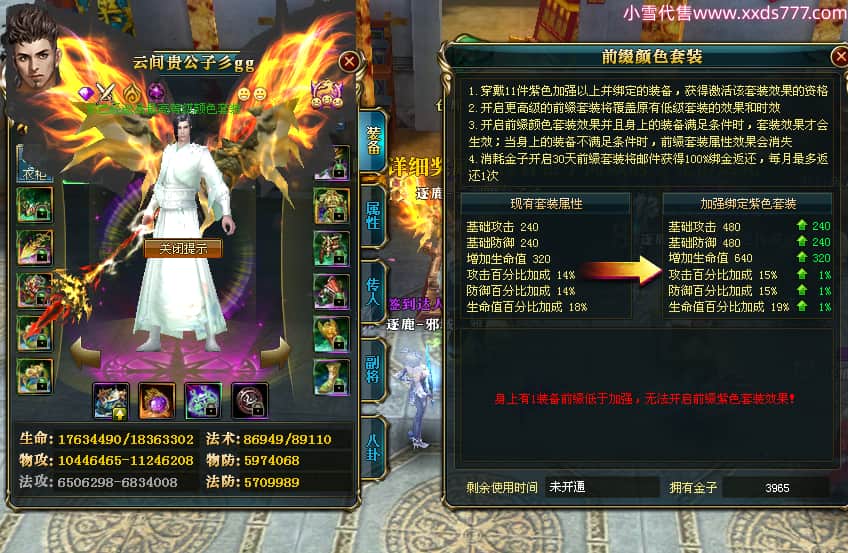Screen dimensions: 848x553
Task: Close the character equipment panel
Action: pos(349,61)
